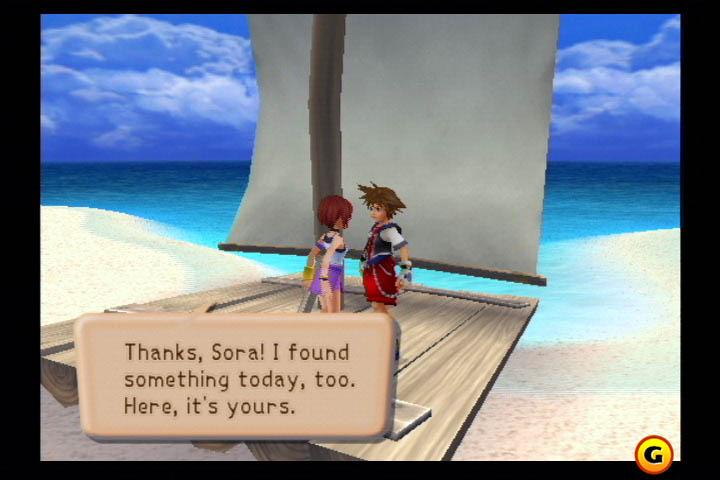This screenshot has width=720, height=480.
Task: Advance Kairi's "Thanks, Sora!" dialogue box
Action: coord(236,378)
